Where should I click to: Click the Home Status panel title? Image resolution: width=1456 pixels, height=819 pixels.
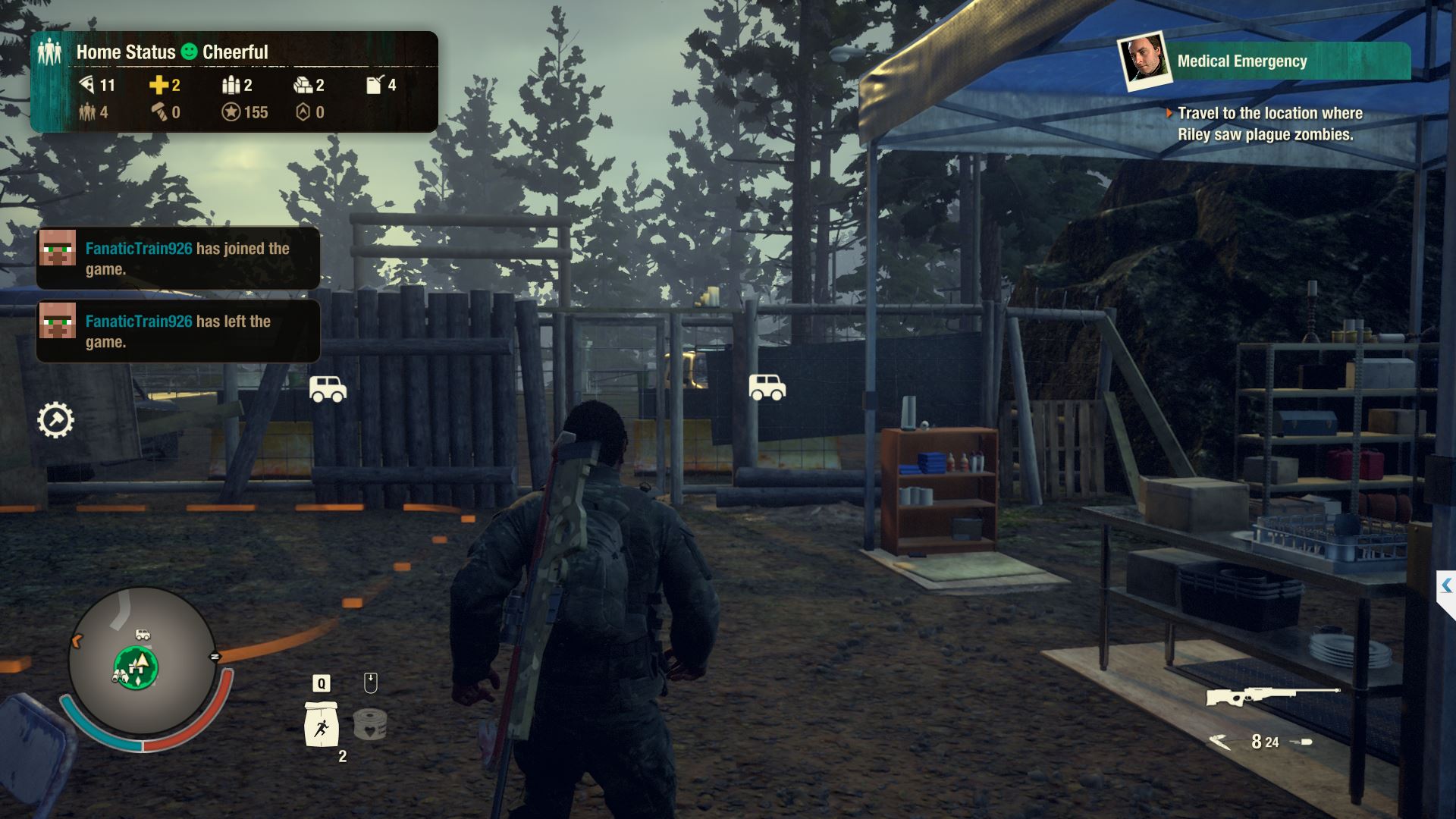coord(126,52)
